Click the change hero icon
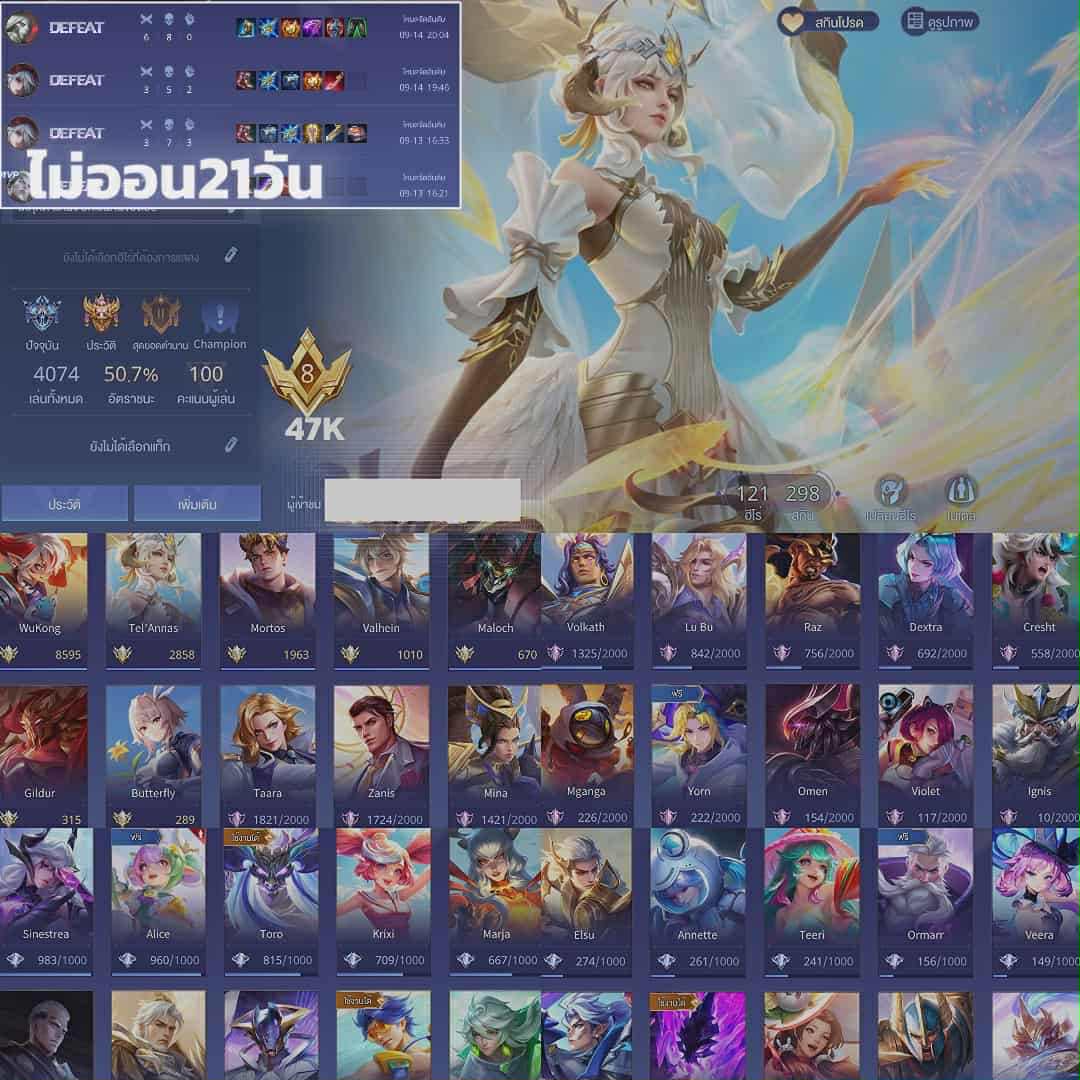This screenshot has height=1080, width=1080. point(890,492)
